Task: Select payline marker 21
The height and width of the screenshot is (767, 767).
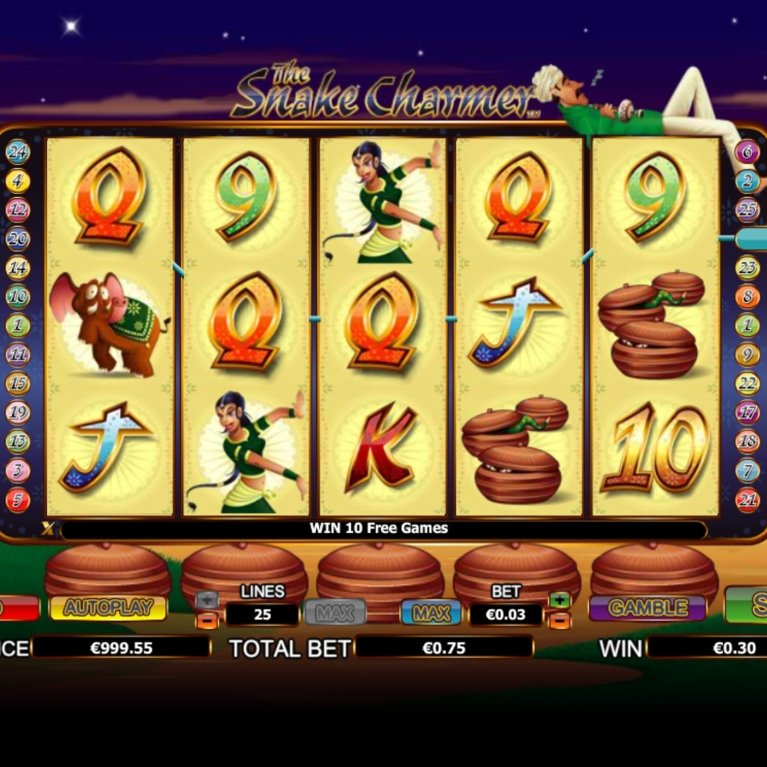Action: tap(747, 499)
